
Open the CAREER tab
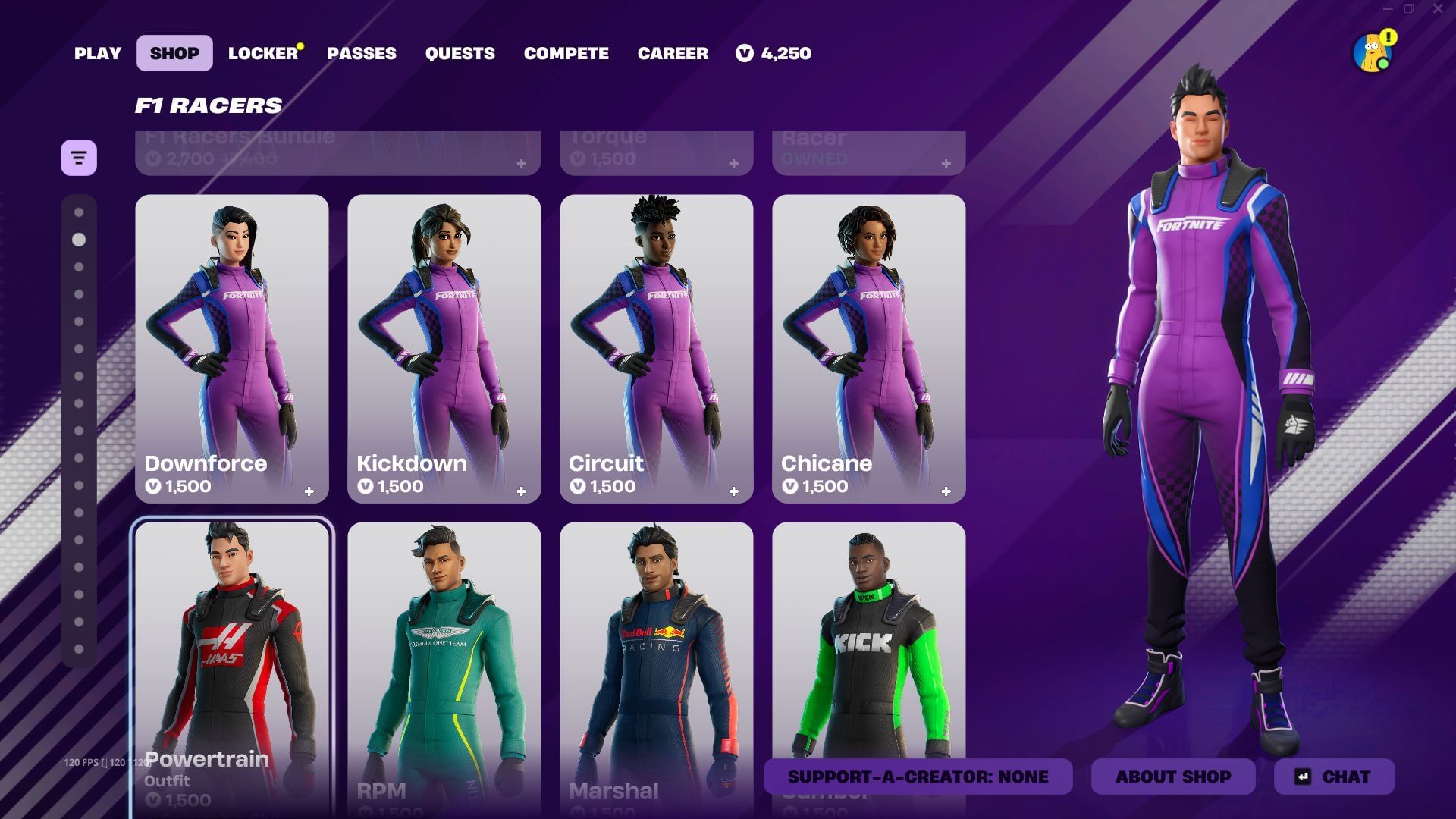tap(673, 53)
